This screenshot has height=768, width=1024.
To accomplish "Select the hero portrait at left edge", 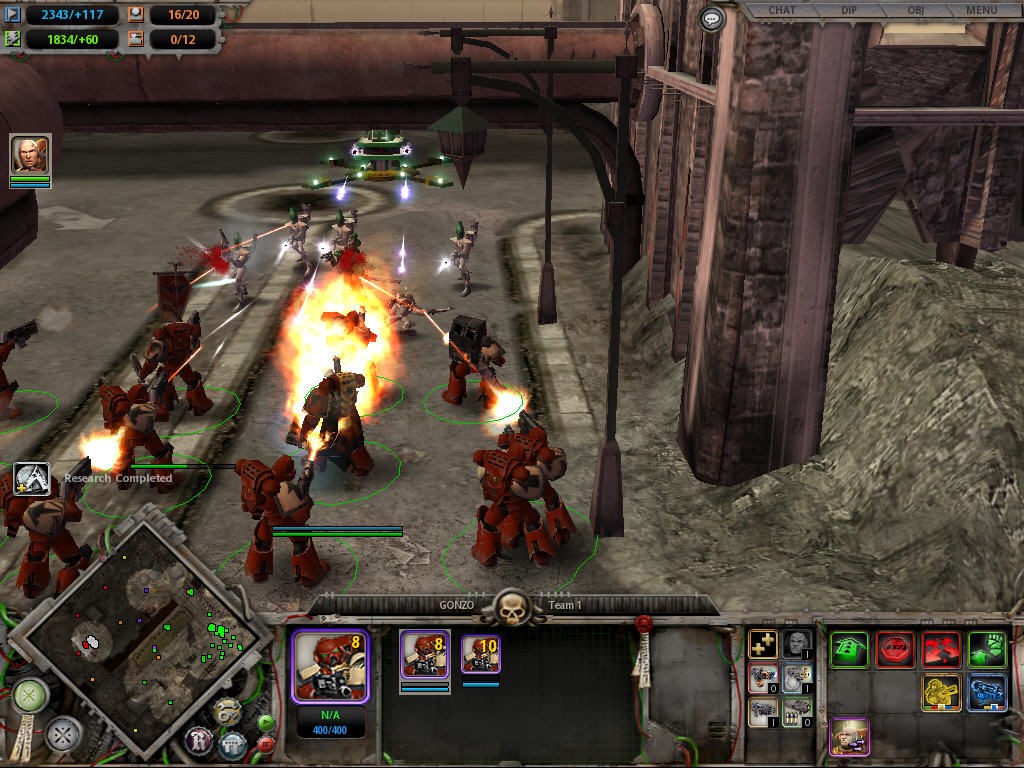I will click(x=30, y=155).
